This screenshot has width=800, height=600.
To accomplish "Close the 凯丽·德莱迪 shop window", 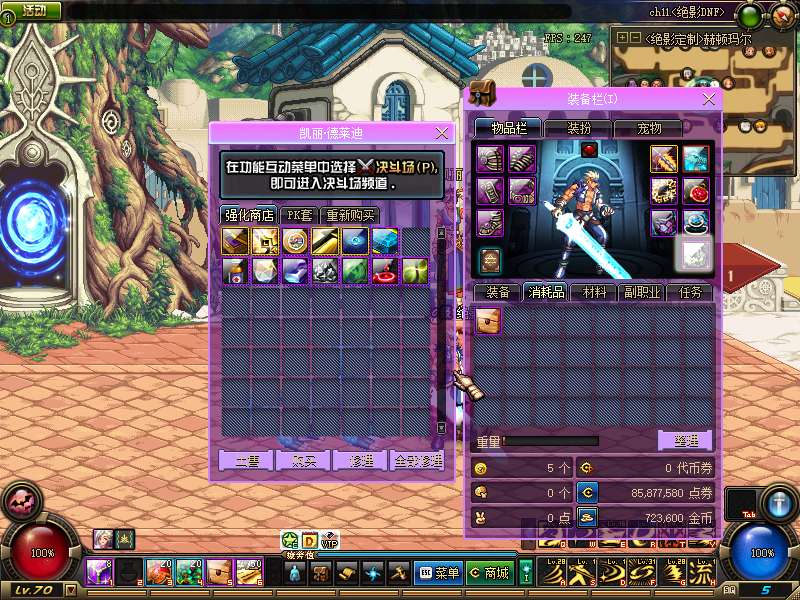I will click(443, 132).
